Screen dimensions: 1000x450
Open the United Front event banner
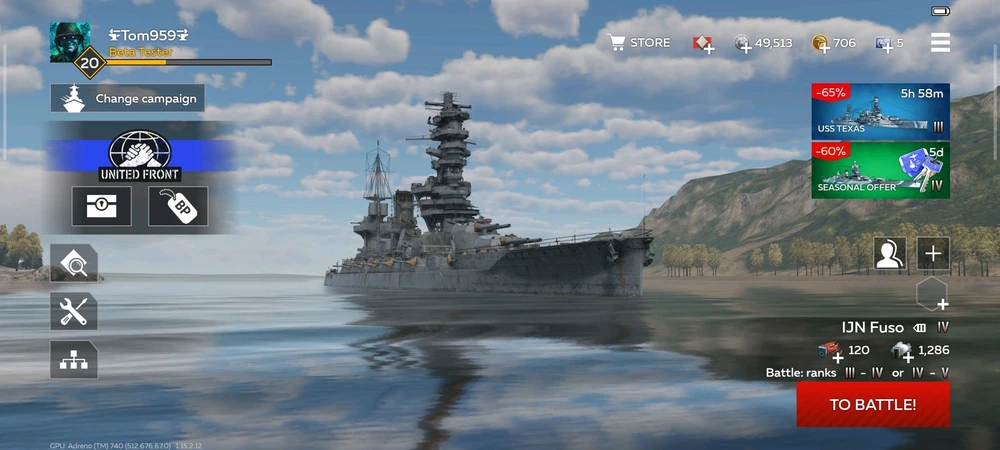pyautogui.click(x=139, y=156)
